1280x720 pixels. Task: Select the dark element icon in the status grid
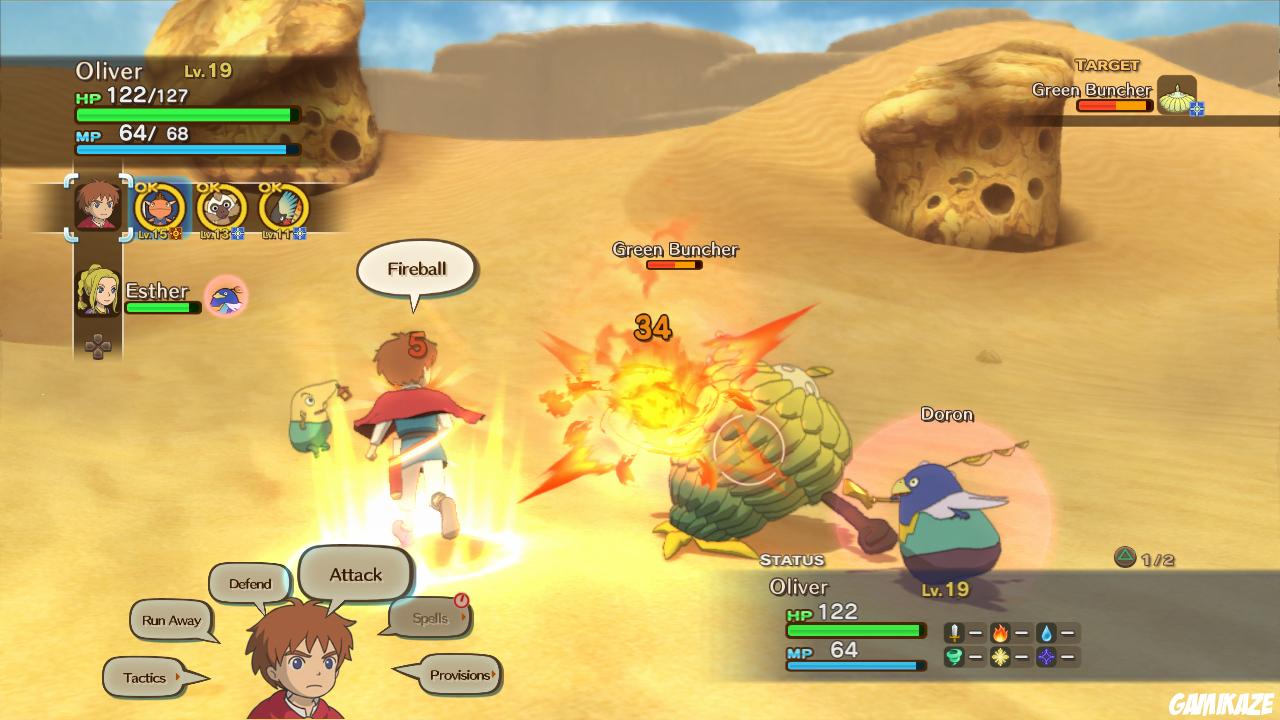[1047, 657]
